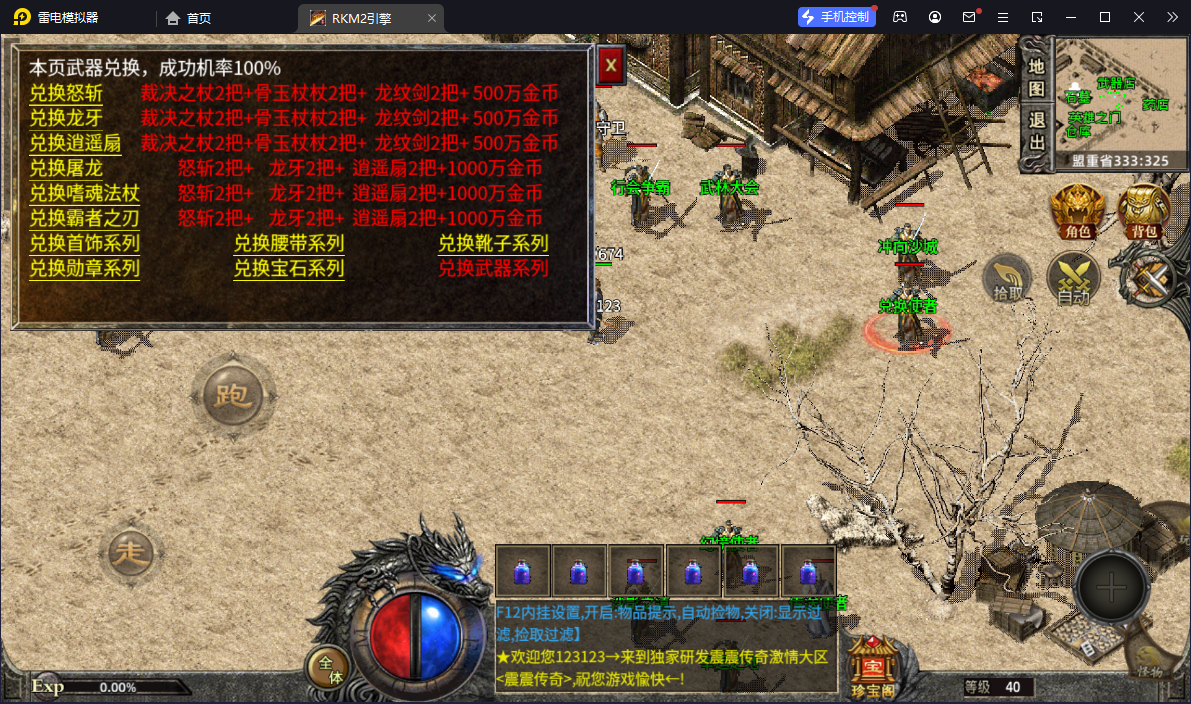Tap the 拾取 pickup button
Screen dimensions: 1191x704
[x=1008, y=280]
